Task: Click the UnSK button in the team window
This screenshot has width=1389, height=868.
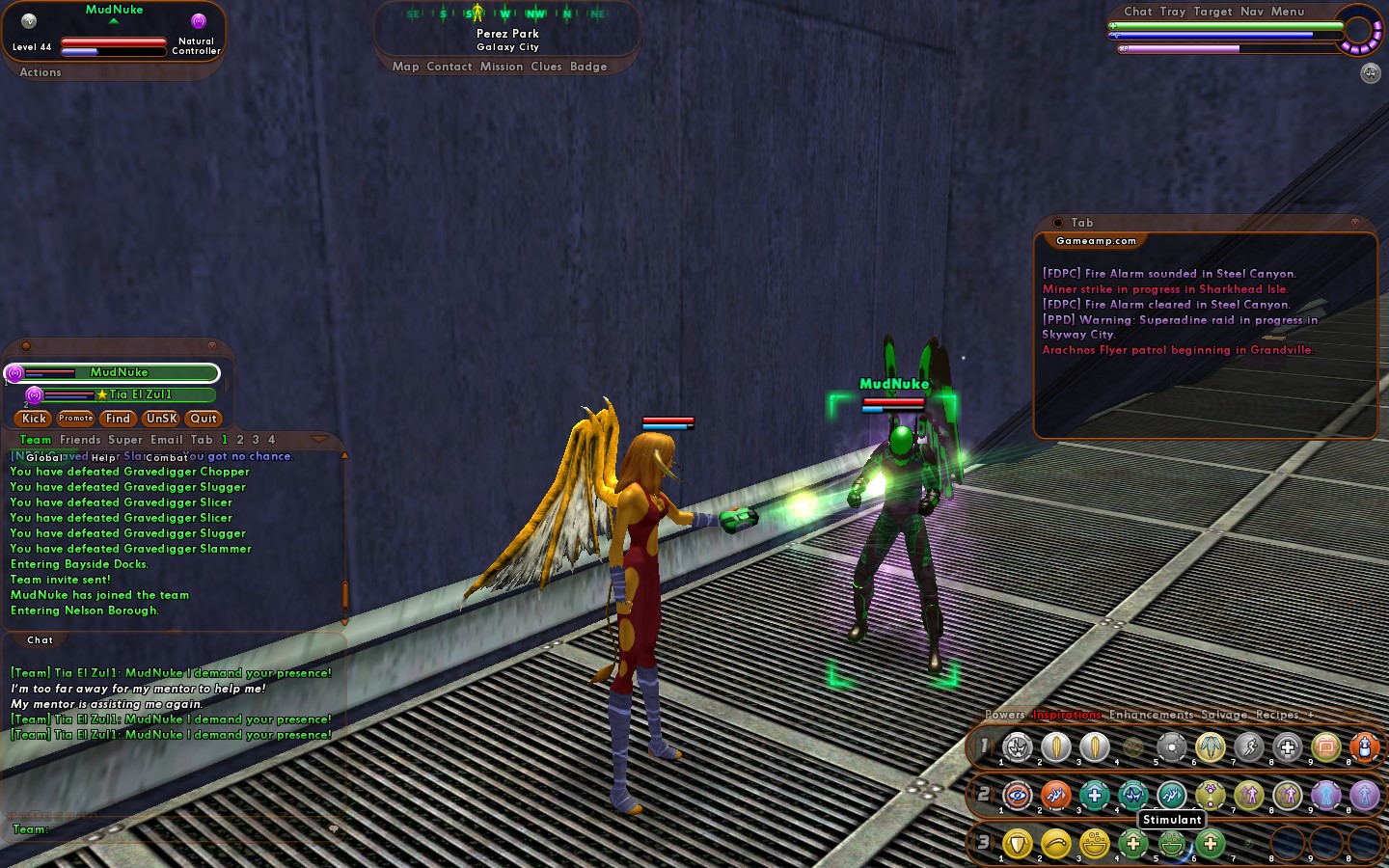Action: coord(161,419)
